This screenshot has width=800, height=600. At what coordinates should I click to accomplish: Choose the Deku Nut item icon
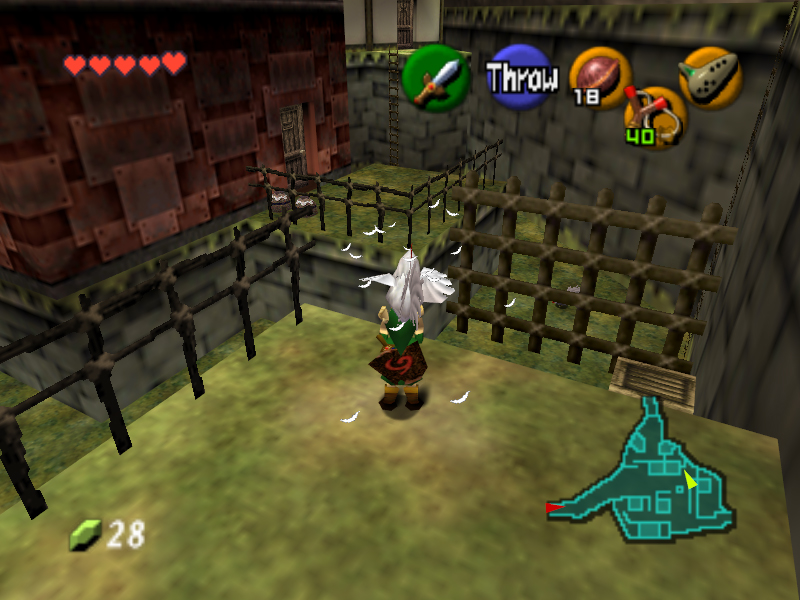[x=600, y=77]
